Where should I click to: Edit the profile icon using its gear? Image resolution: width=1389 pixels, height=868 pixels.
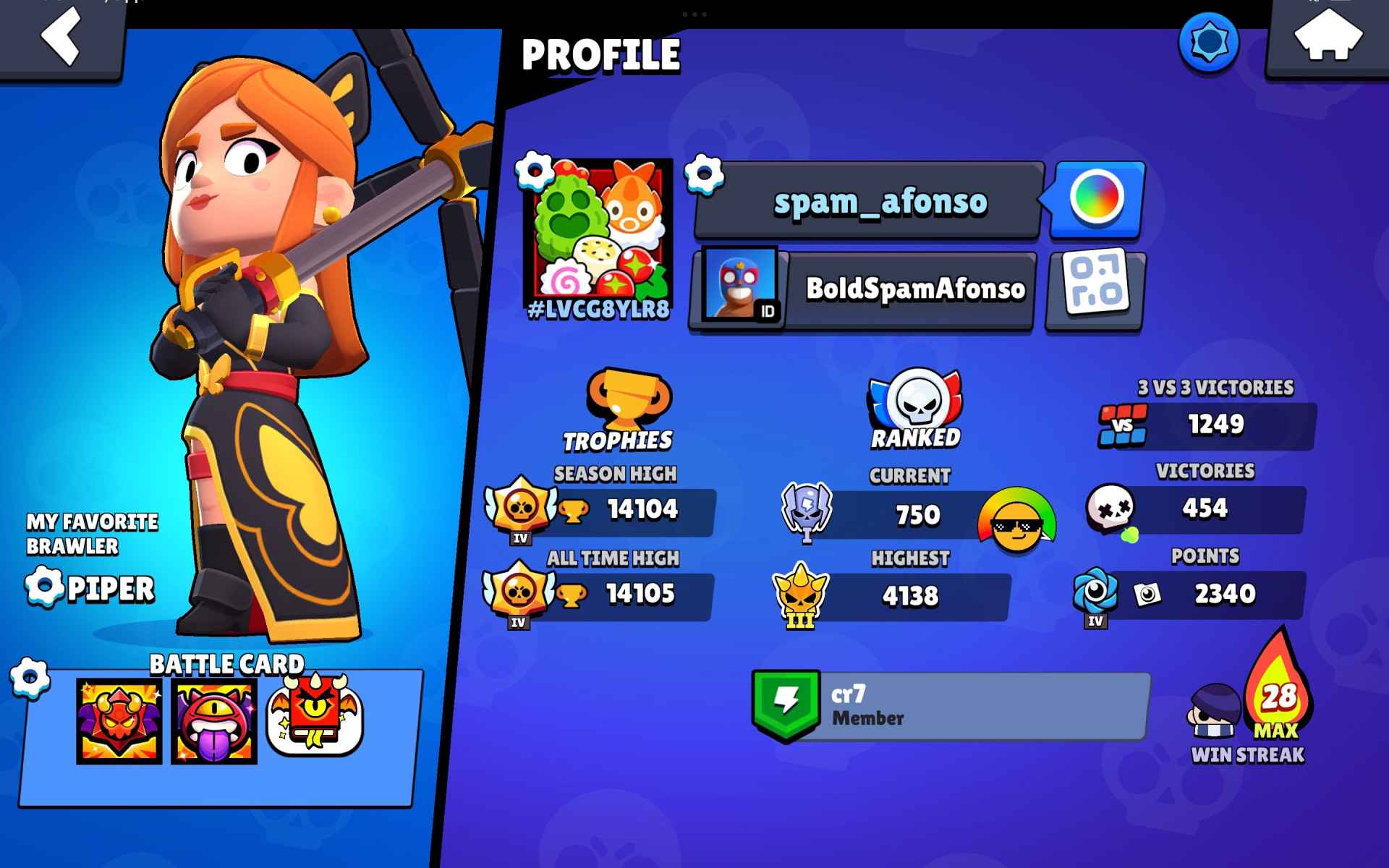coord(535,171)
